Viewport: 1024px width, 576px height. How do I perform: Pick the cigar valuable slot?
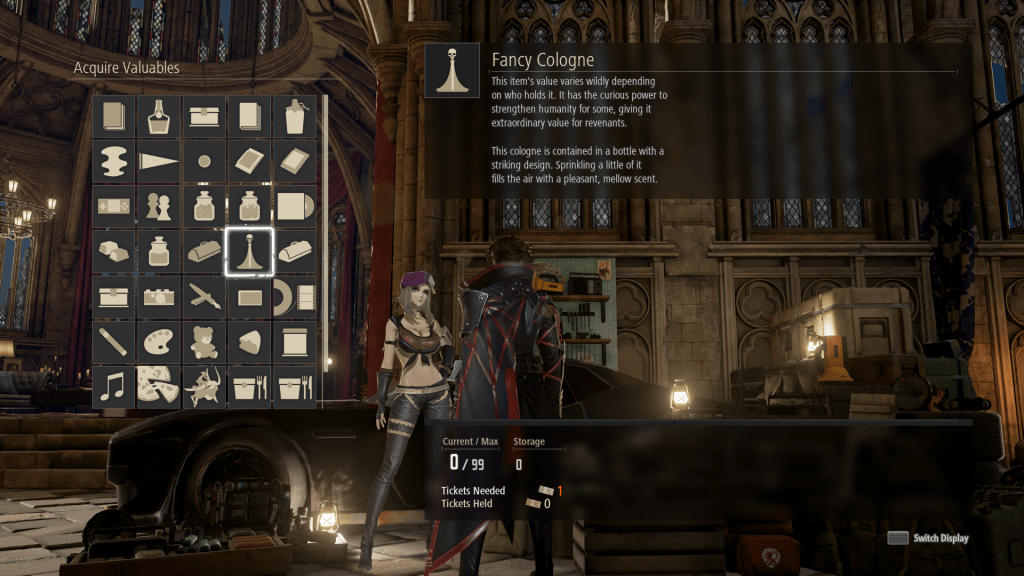113,341
